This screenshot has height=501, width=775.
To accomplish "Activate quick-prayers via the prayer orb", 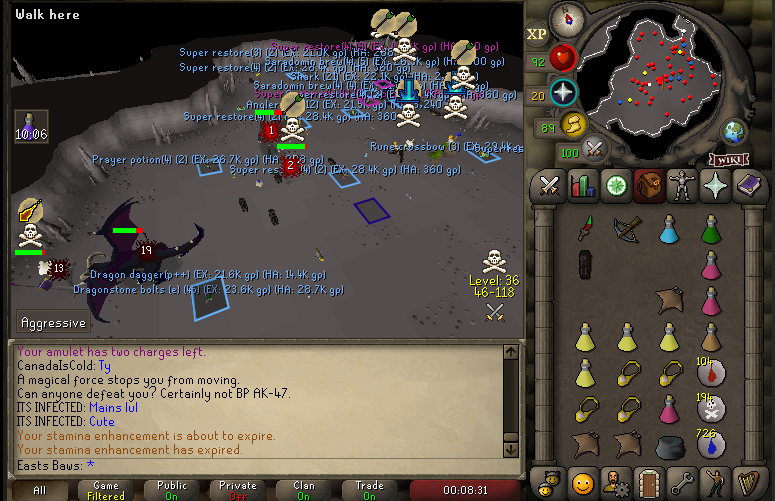I will 562,93.
